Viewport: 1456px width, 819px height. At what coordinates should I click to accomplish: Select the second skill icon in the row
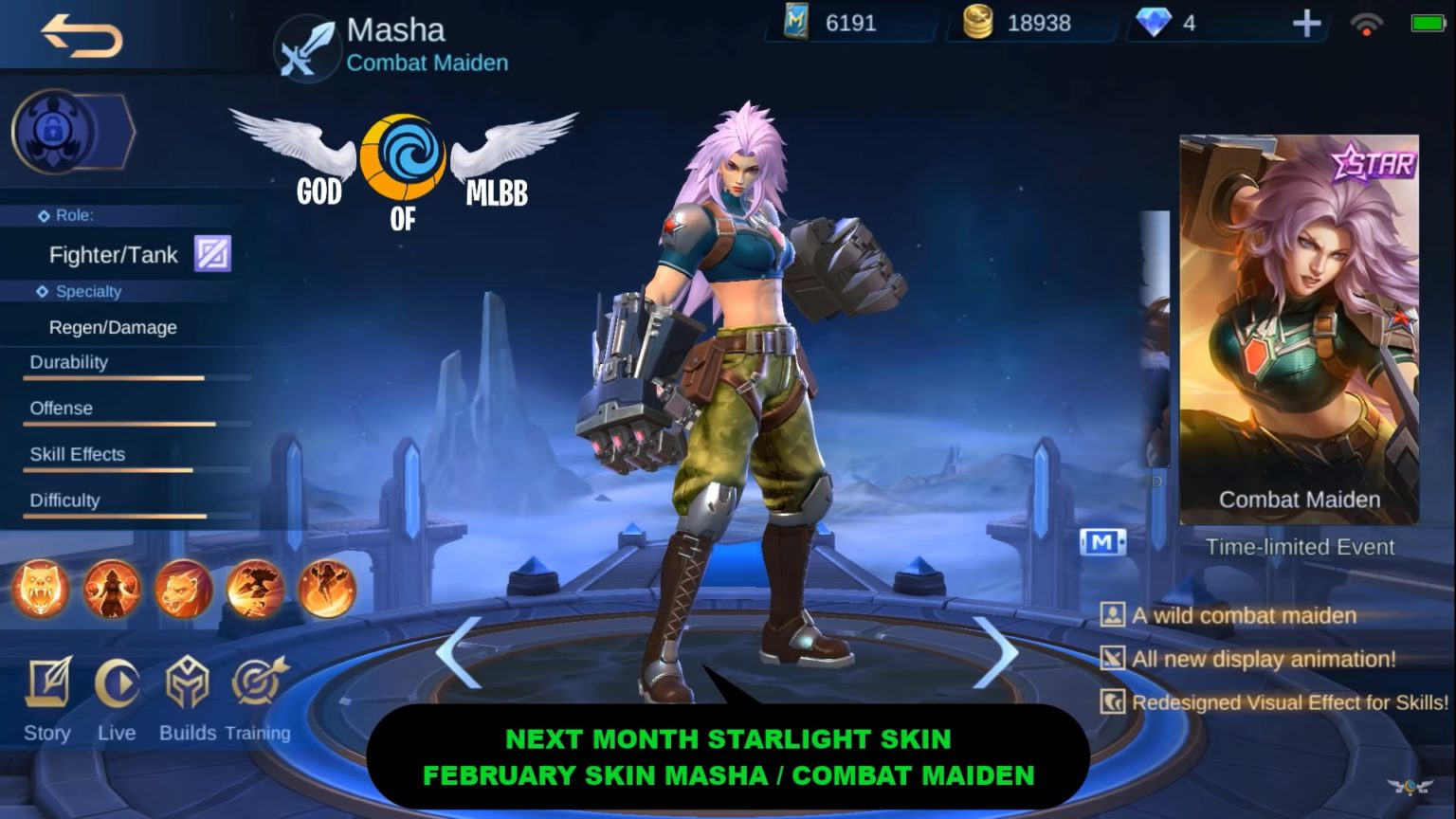point(113,590)
